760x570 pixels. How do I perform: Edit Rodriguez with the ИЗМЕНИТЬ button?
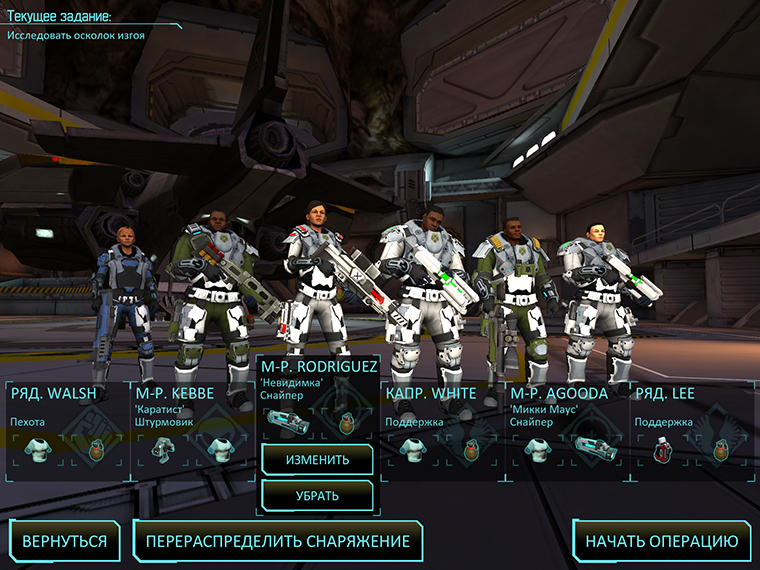coord(317,460)
